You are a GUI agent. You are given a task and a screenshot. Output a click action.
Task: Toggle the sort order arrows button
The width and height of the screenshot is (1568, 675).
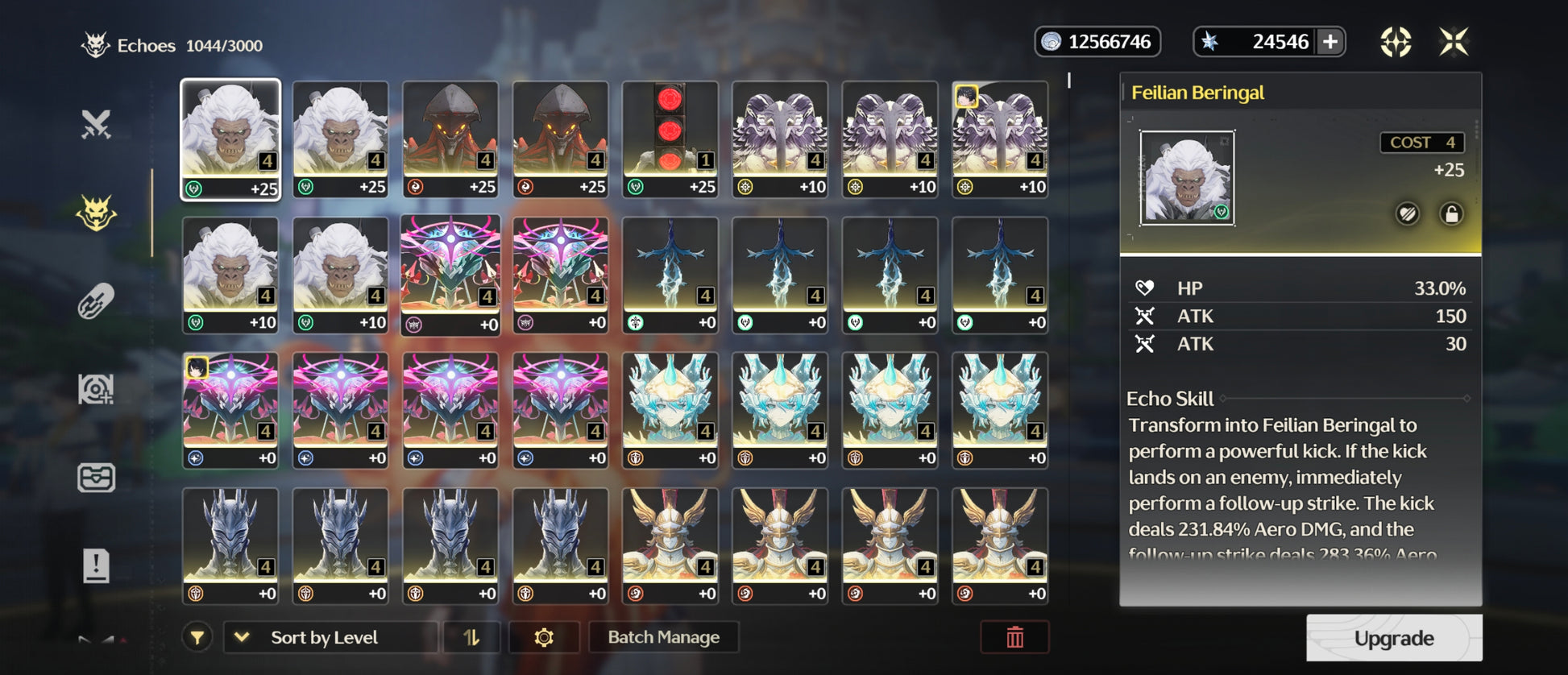(x=471, y=637)
